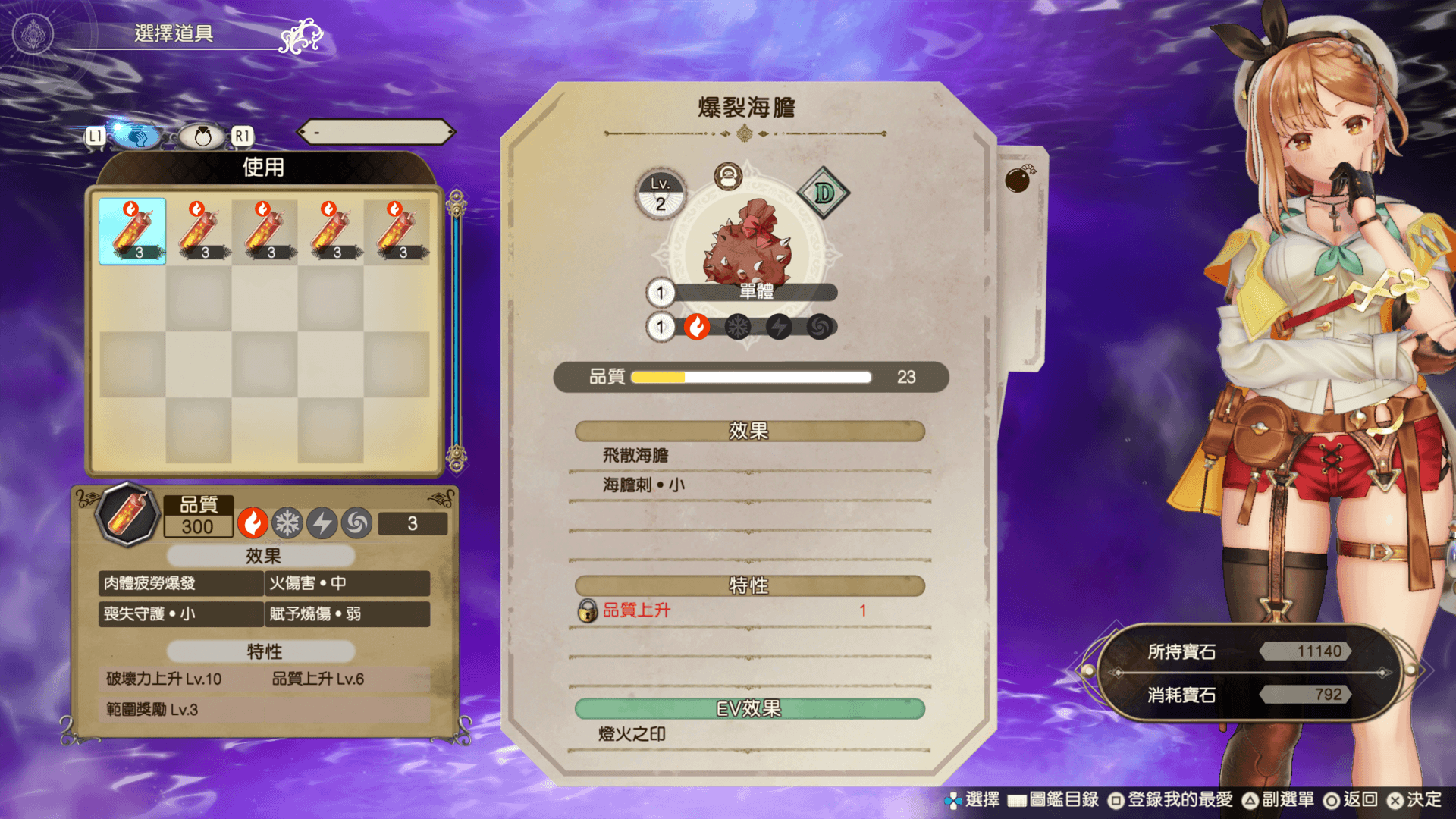Select the highlighted red explosive item slot

click(132, 231)
